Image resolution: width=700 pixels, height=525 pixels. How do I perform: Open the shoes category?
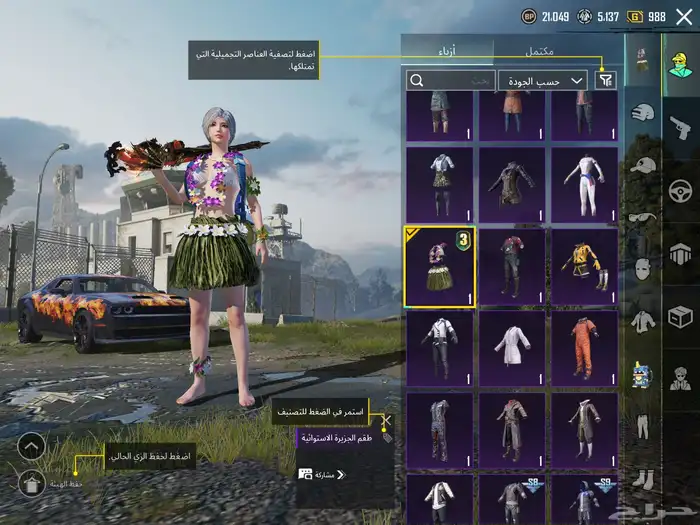[x=643, y=478]
